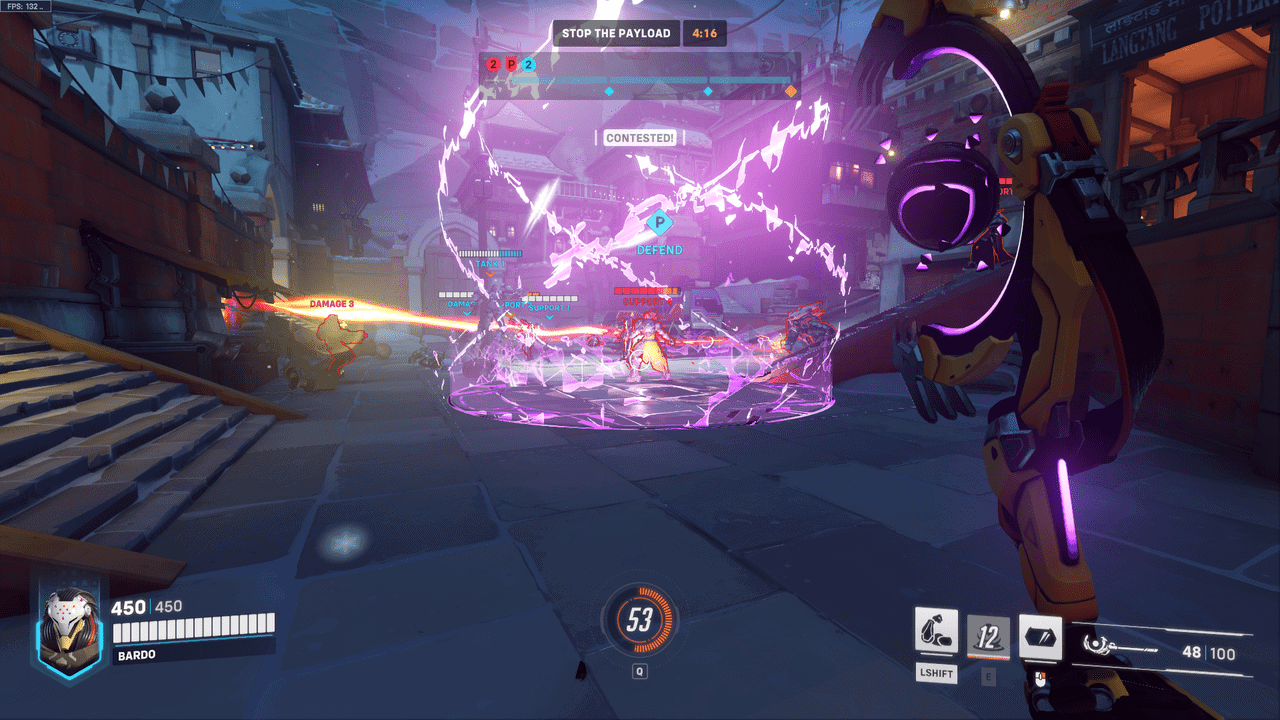The height and width of the screenshot is (720, 1280).
Task: Click the ultimate charge meter showing 53
Action: [x=640, y=621]
